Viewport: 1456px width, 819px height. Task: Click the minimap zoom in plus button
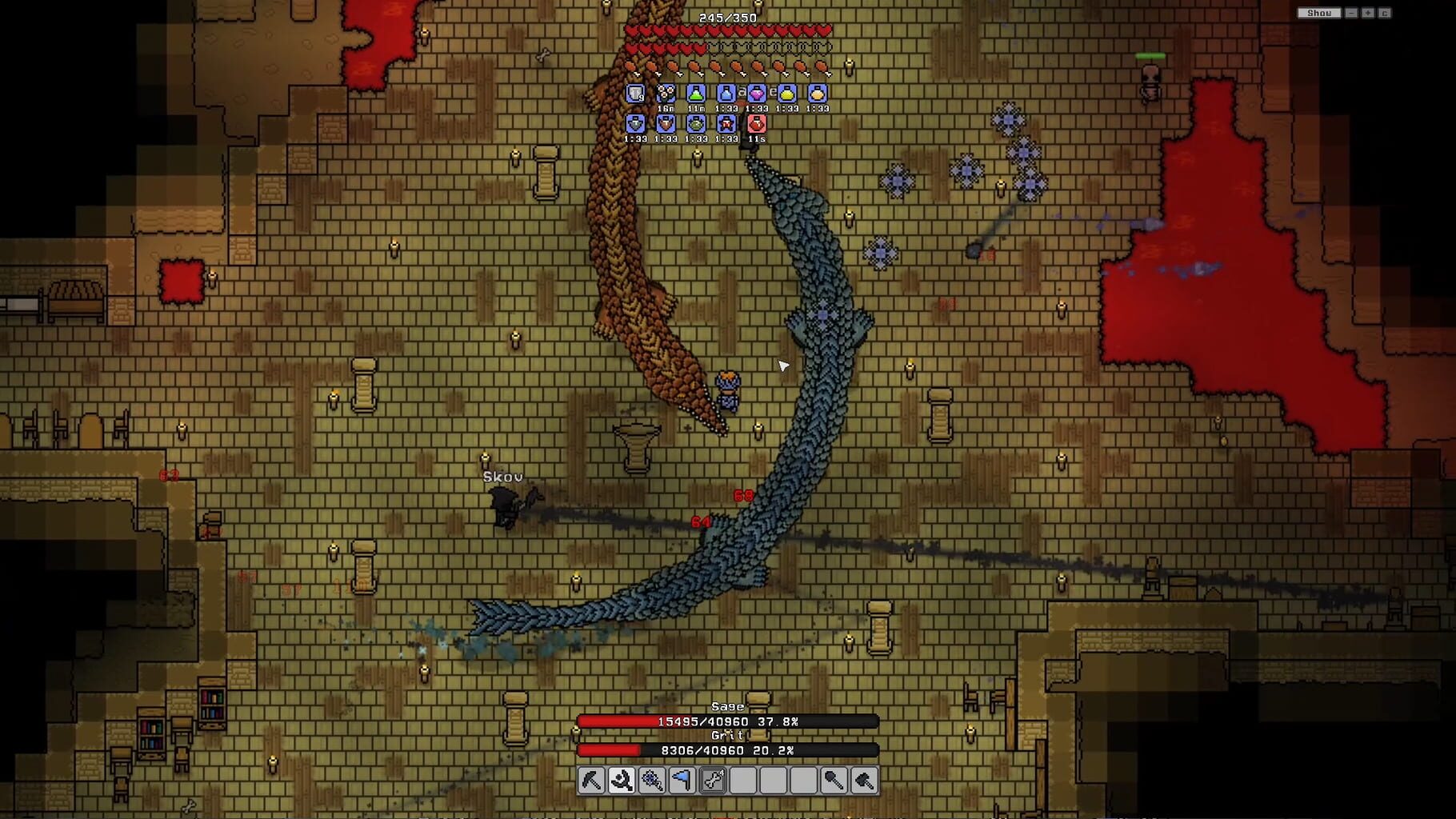(1368, 13)
